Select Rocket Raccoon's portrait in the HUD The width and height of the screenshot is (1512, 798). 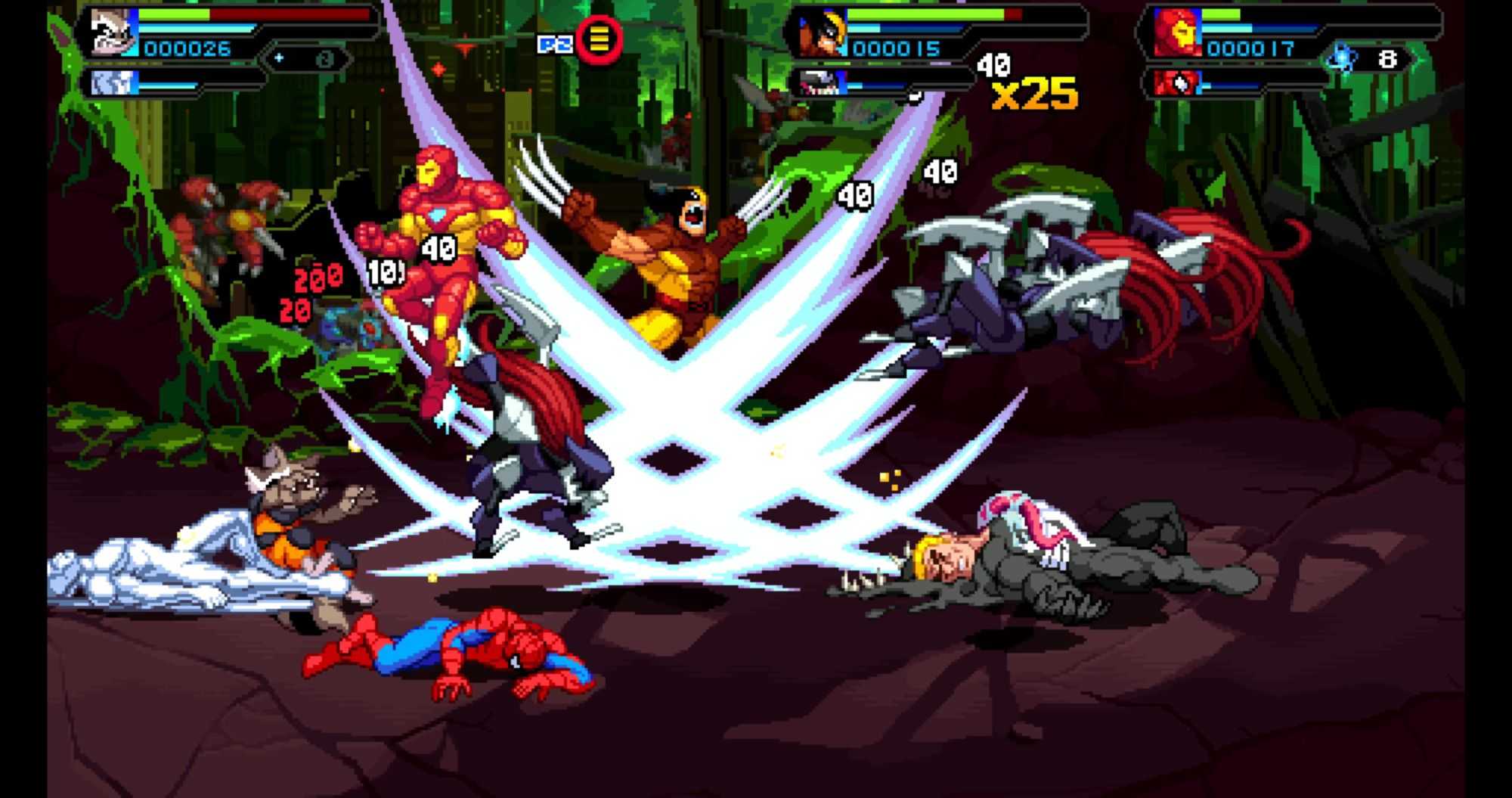click(113, 32)
